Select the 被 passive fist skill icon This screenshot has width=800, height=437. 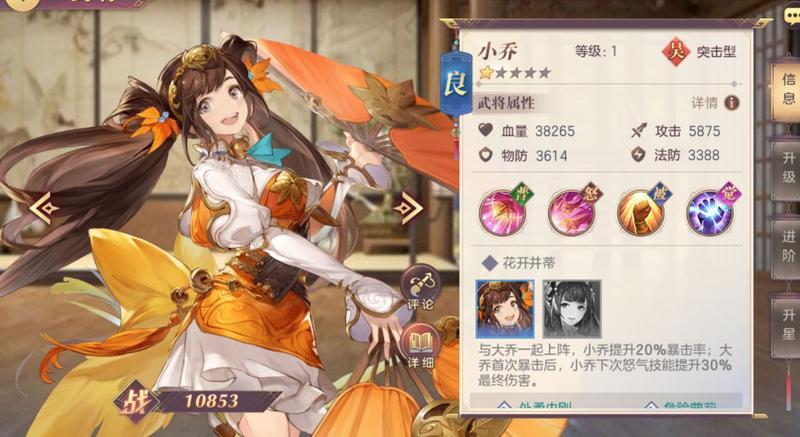pos(640,210)
